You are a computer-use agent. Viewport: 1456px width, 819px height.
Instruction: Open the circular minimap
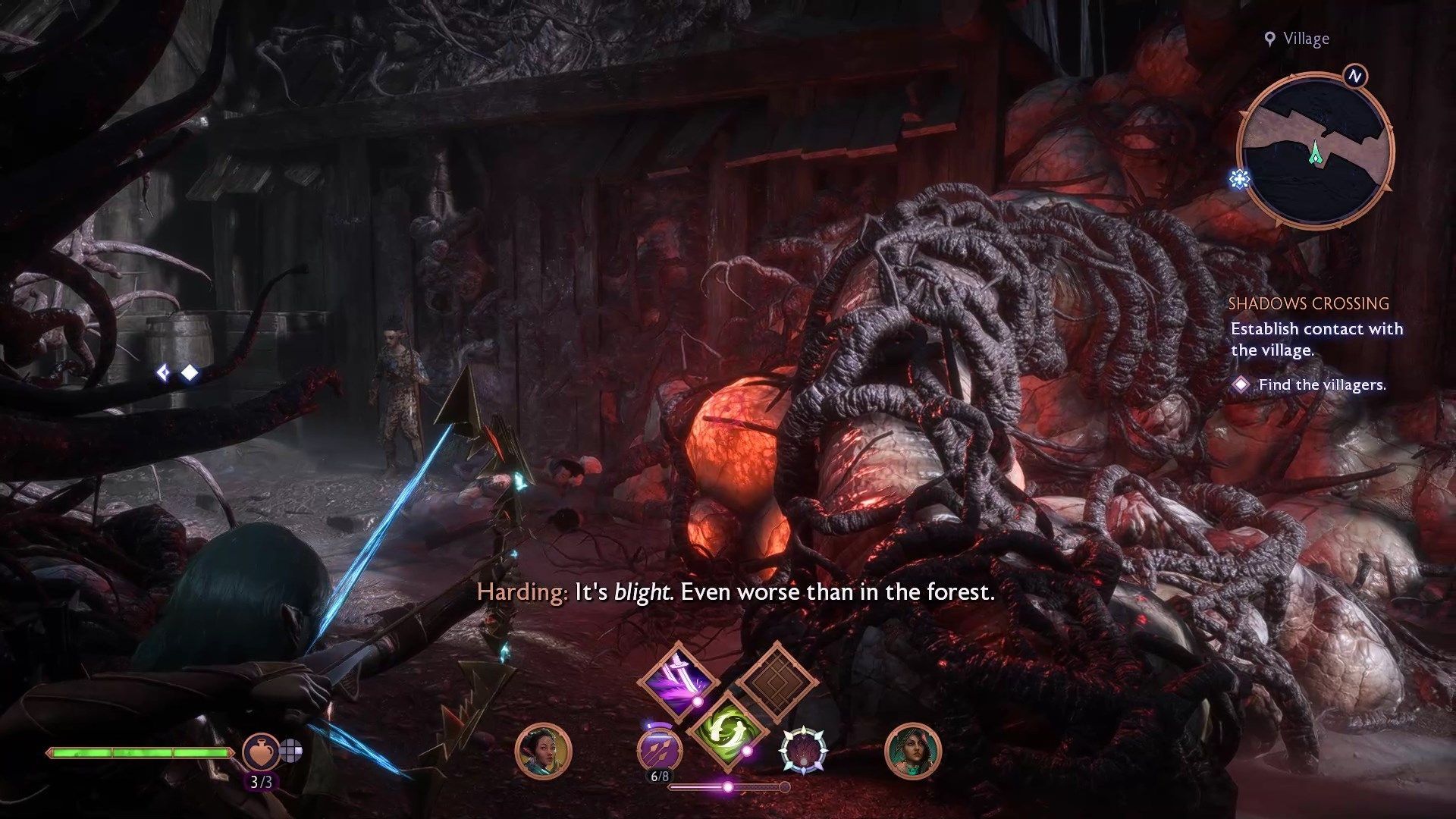1314,152
